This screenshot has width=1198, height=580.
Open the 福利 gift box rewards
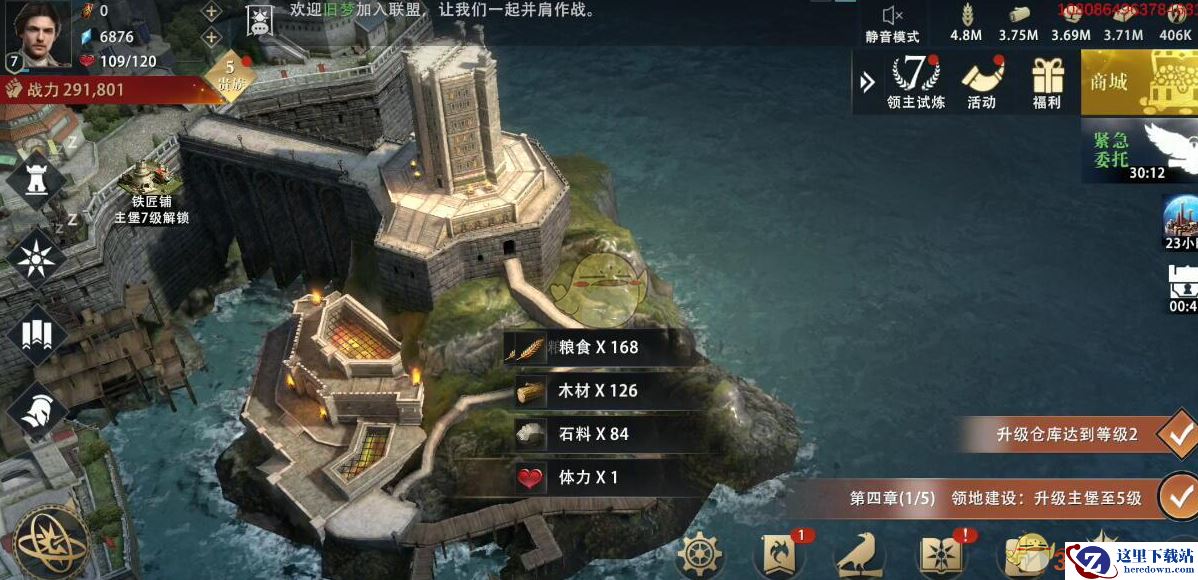(x=1047, y=80)
